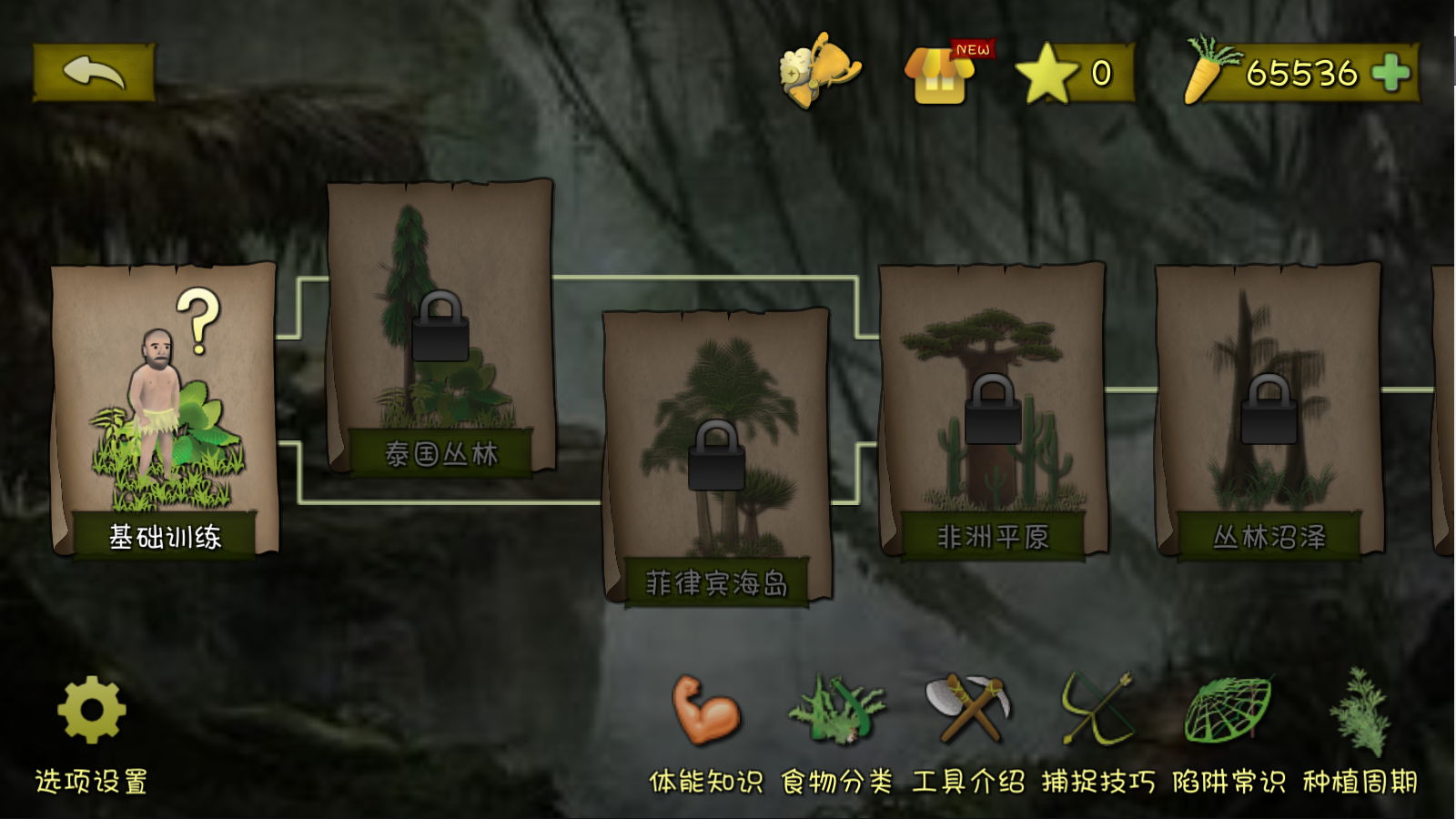Start the 基础训练 basic training level
1456x819 pixels.
(164, 409)
